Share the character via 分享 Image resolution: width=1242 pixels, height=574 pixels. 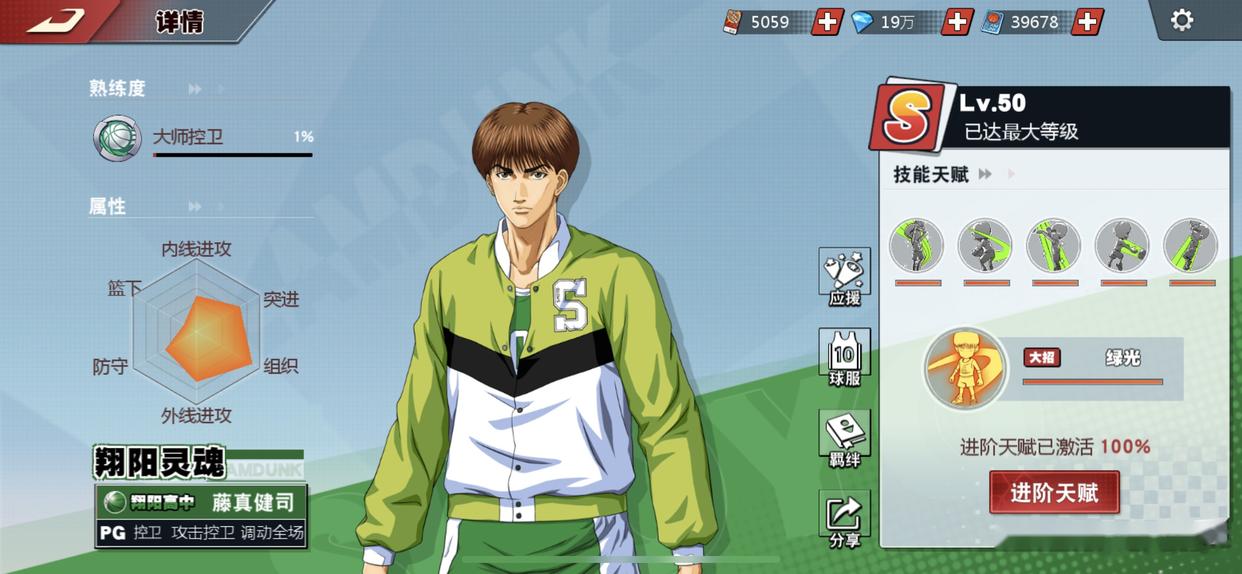point(844,519)
